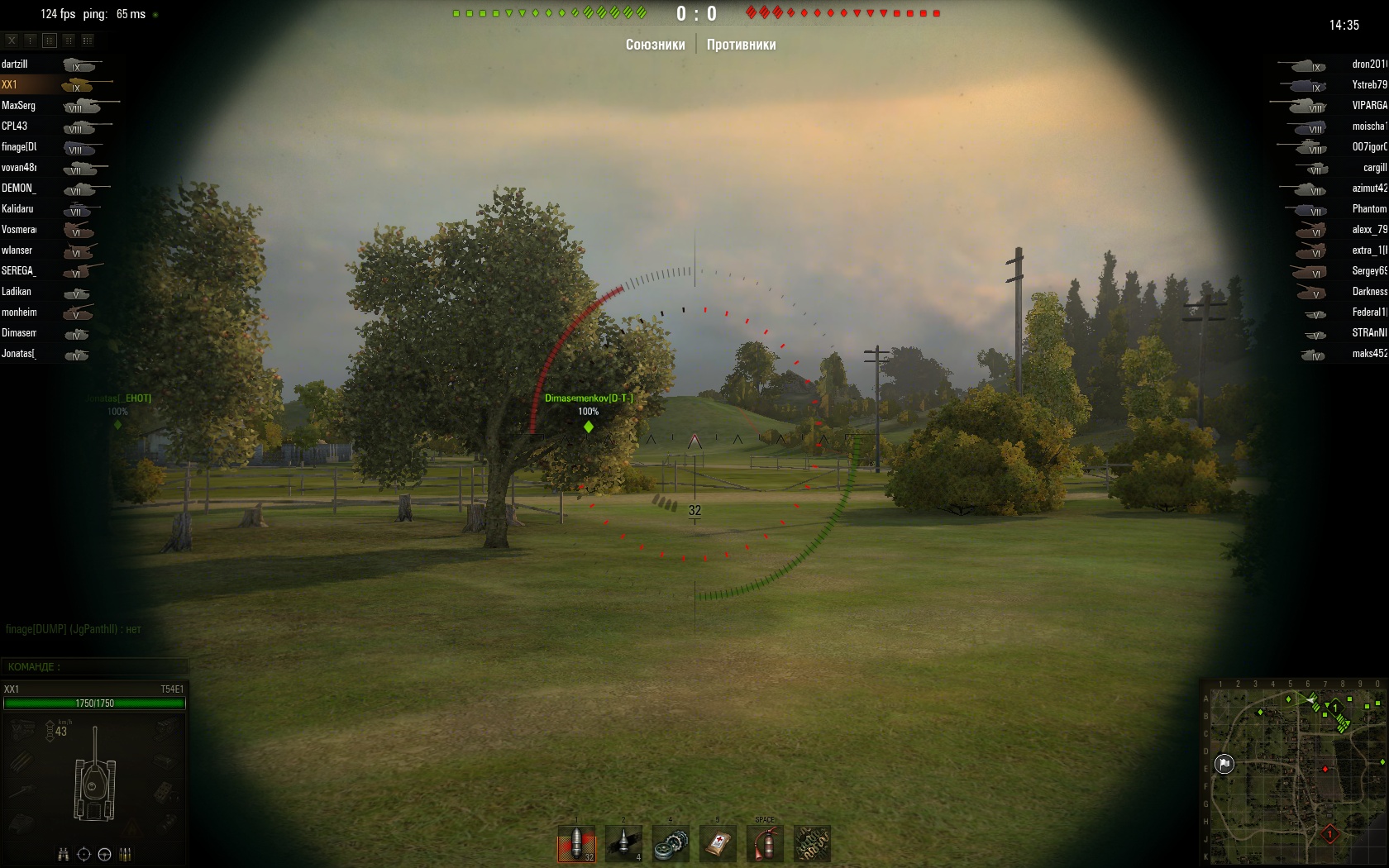Select enemy player VIPARGA in roster
The width and height of the screenshot is (1389, 868).
point(1369,106)
